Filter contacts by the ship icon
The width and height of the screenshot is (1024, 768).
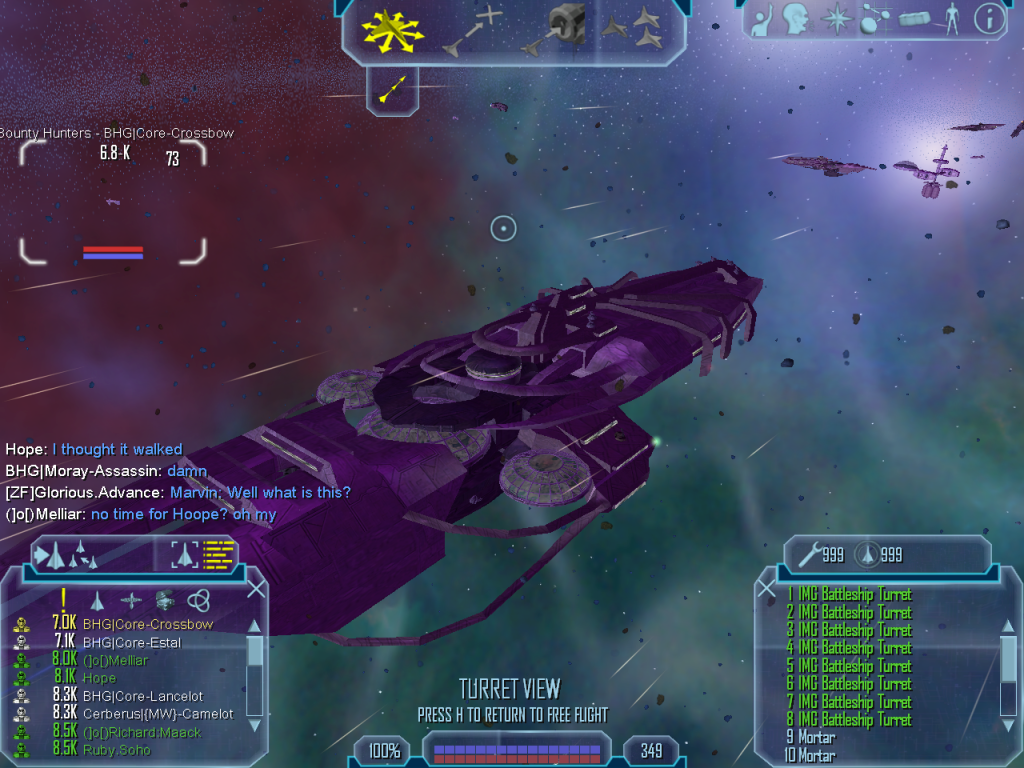tap(98, 600)
